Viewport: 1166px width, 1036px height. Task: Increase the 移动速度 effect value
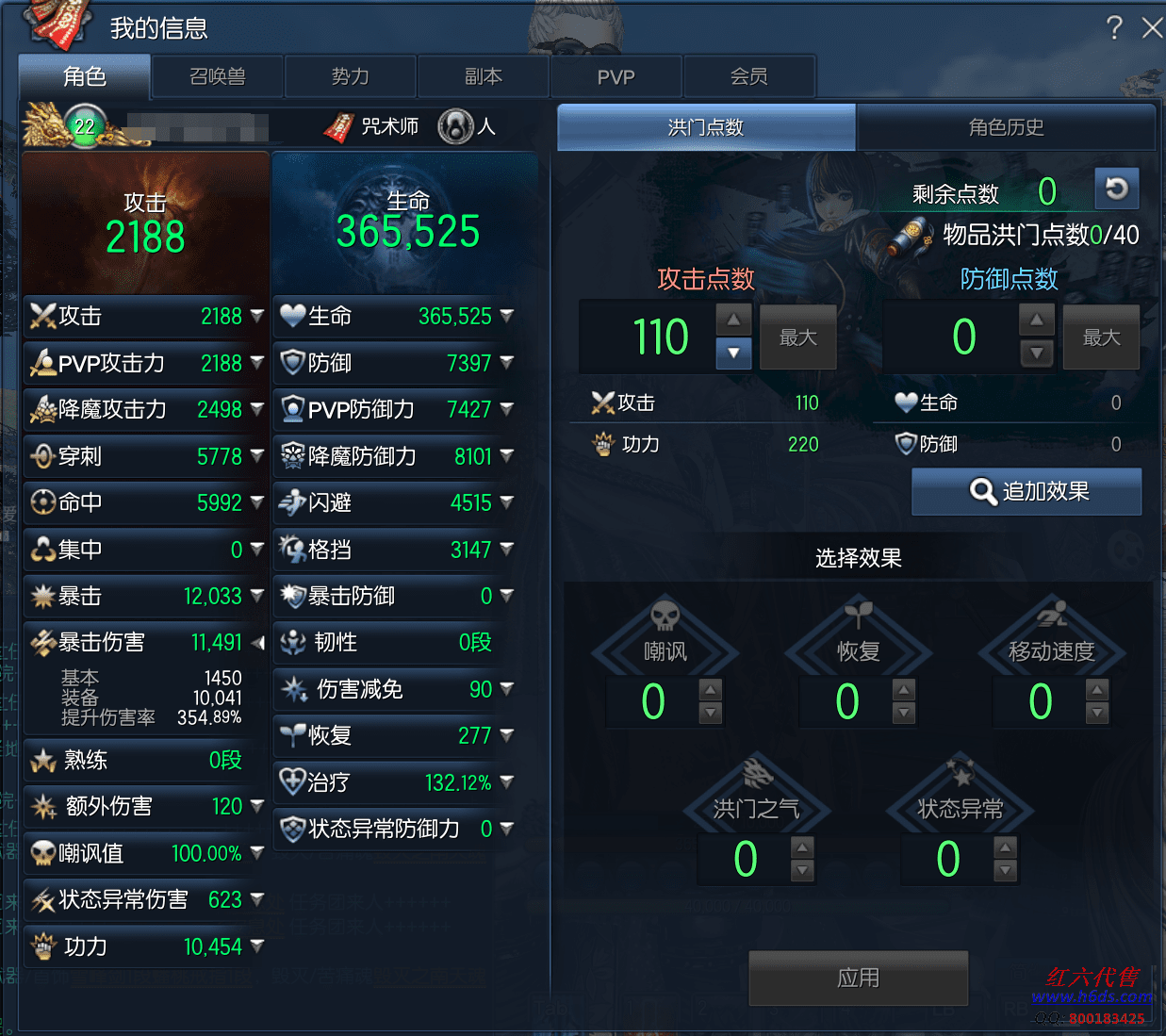(1097, 689)
